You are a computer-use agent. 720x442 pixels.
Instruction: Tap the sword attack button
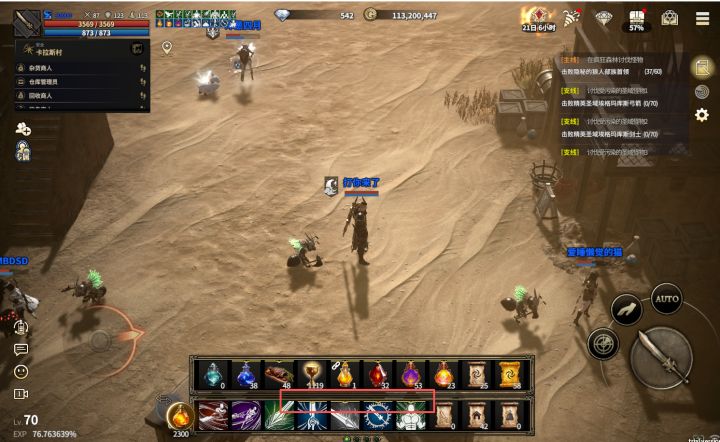(x=661, y=355)
